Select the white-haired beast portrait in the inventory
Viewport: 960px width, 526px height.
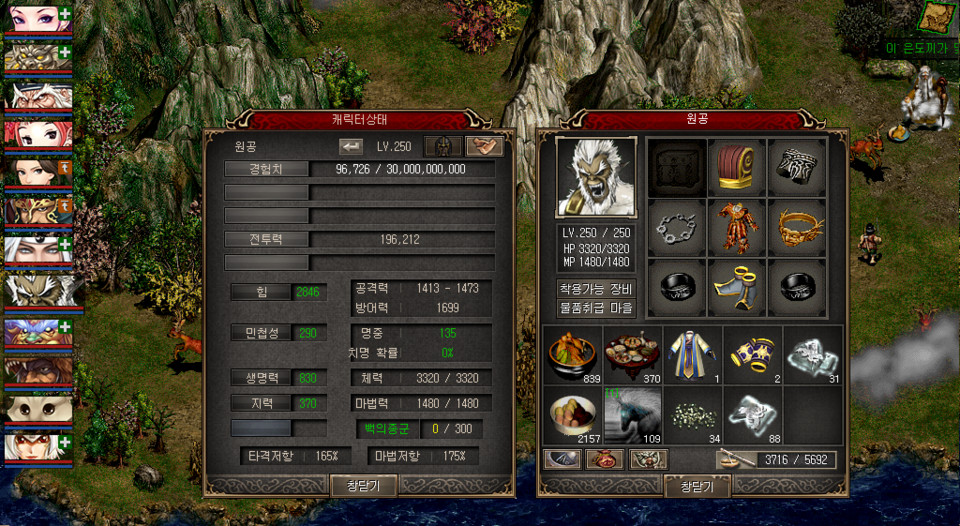coord(596,177)
